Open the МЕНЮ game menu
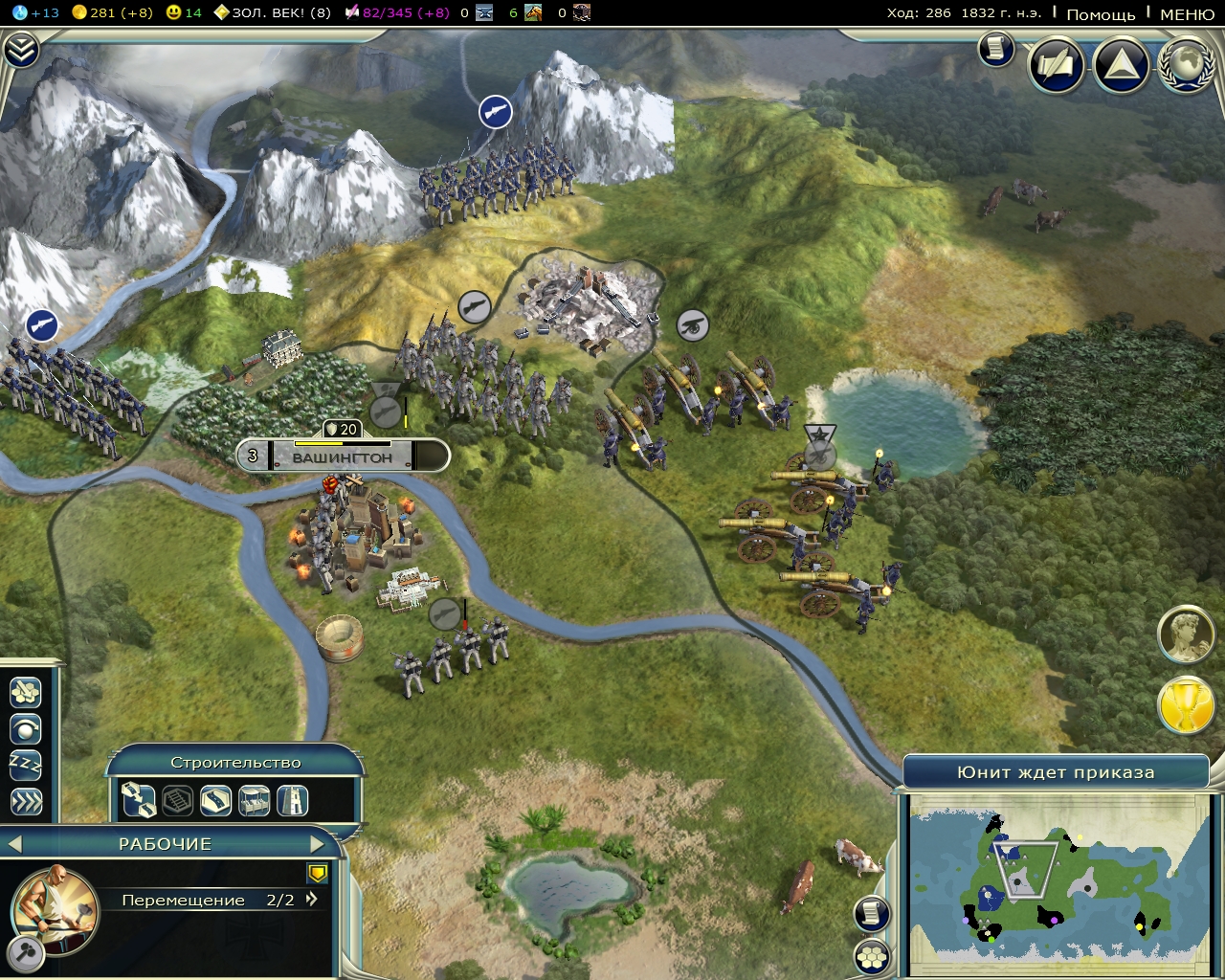 [x=1187, y=13]
